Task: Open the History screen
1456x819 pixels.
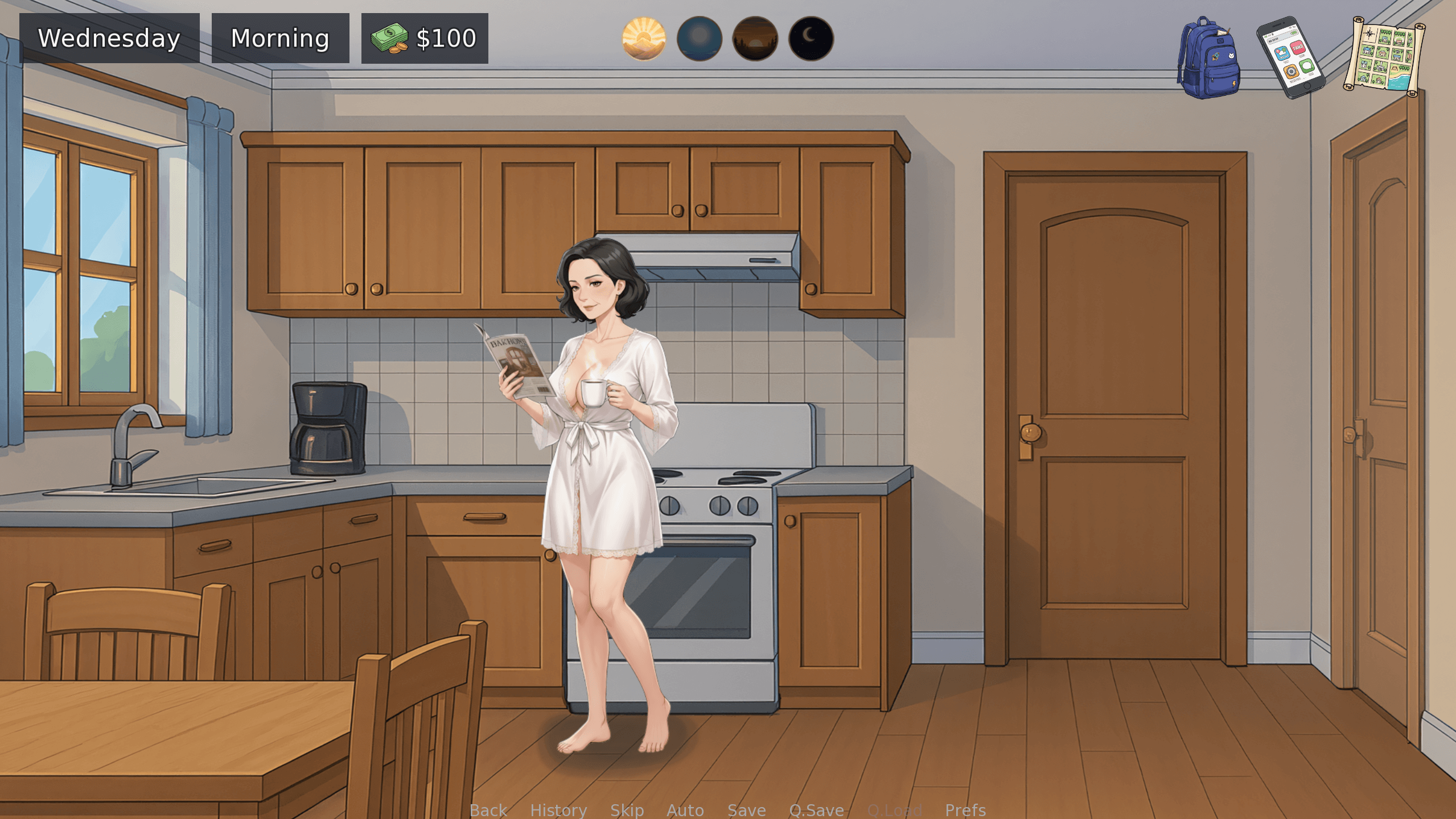Action: pos(558,810)
